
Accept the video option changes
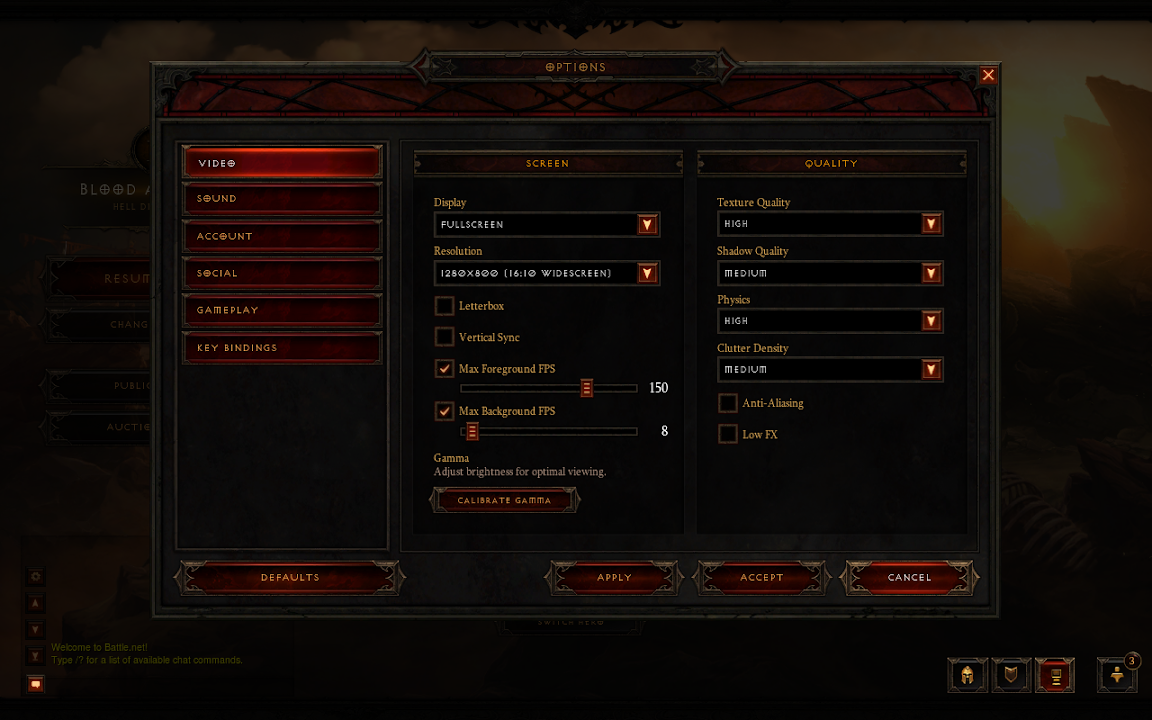[762, 577]
